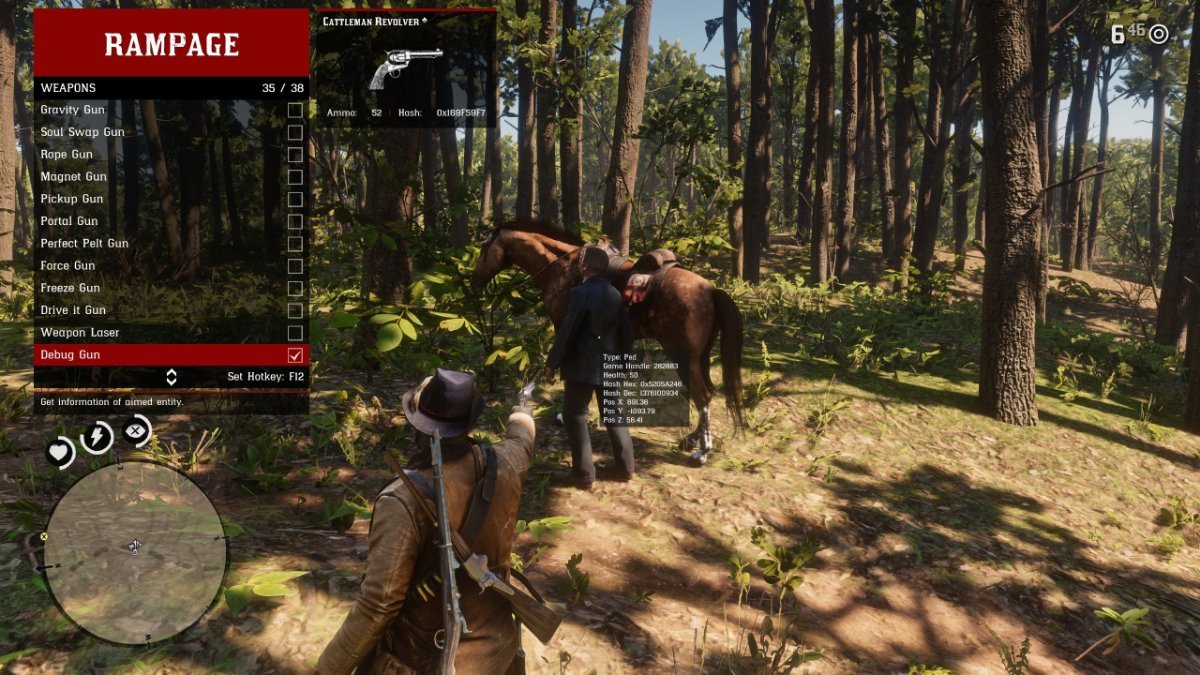The image size is (1200, 675).
Task: Enable the Portal Gun
Action: click(295, 221)
